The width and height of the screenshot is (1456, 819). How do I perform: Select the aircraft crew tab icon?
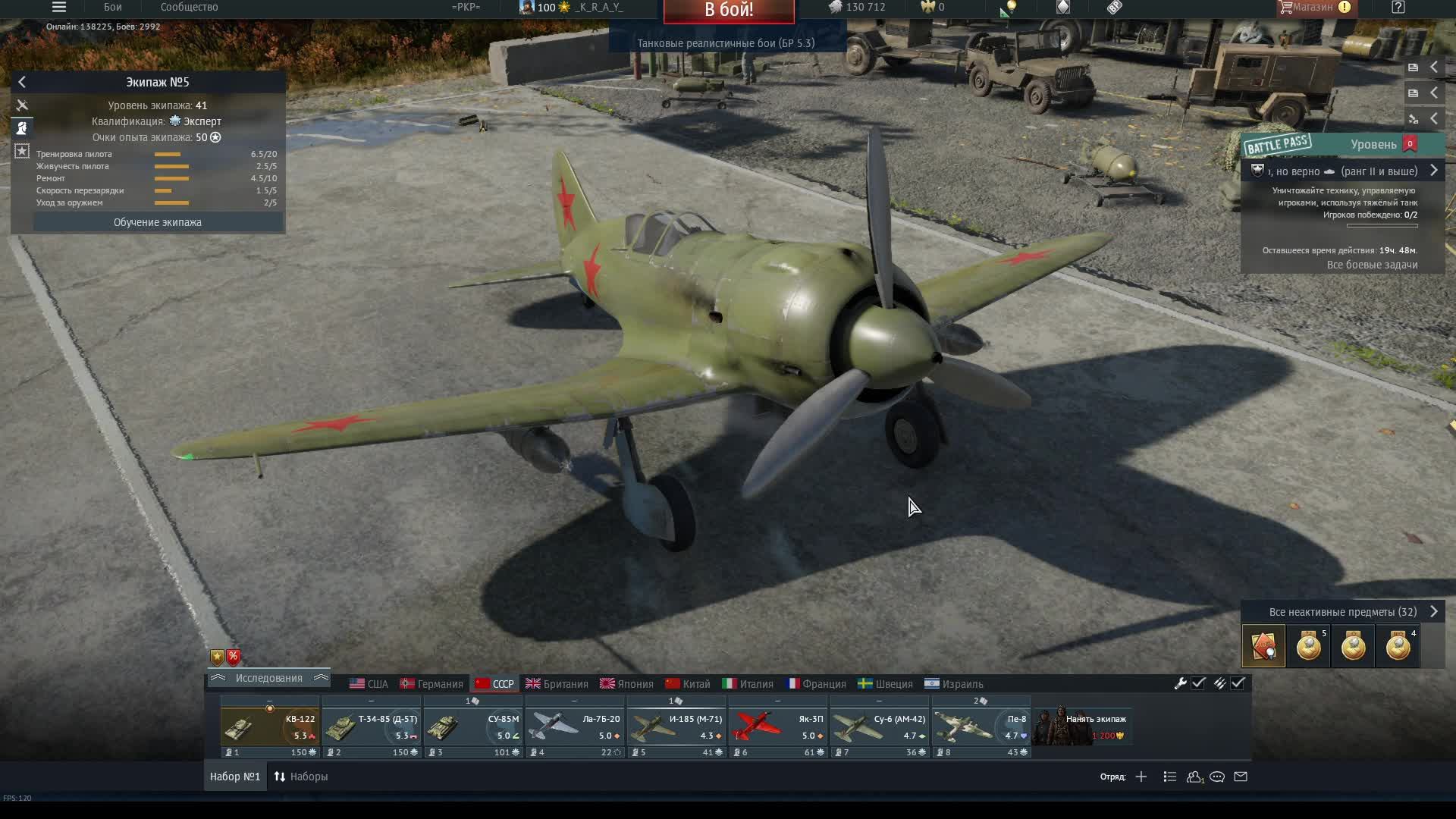(x=22, y=105)
